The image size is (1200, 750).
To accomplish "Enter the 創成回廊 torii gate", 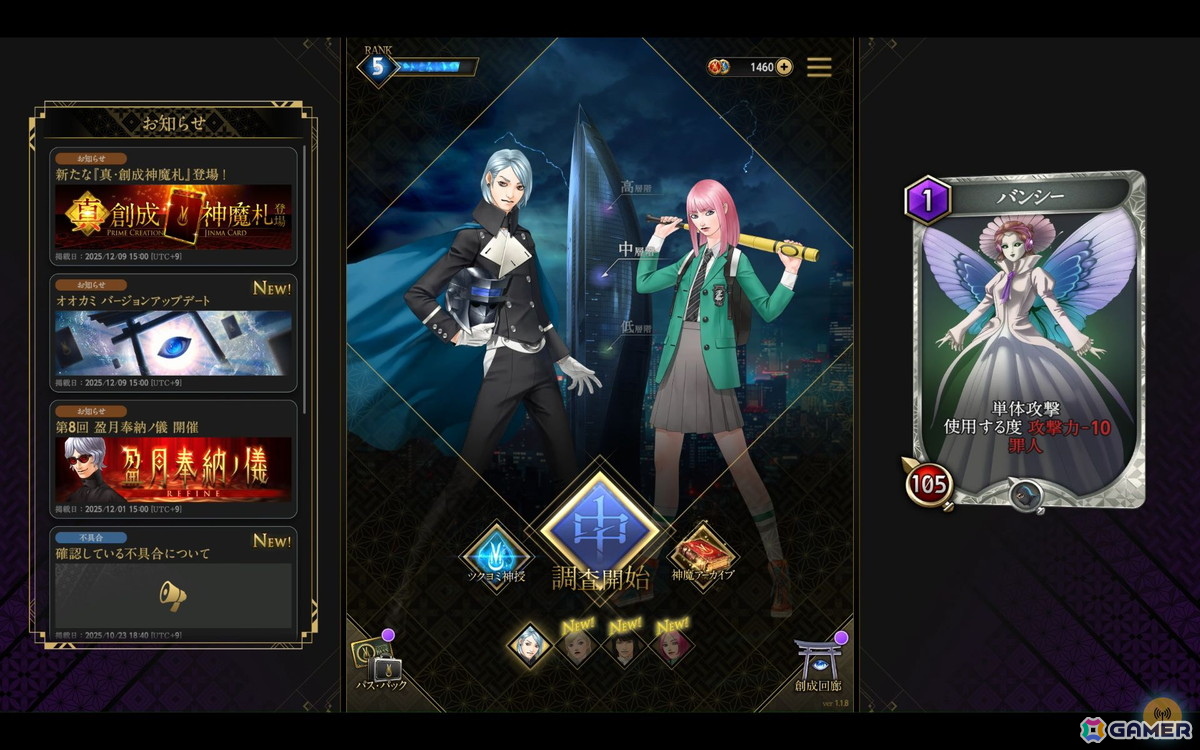I will coord(819,660).
